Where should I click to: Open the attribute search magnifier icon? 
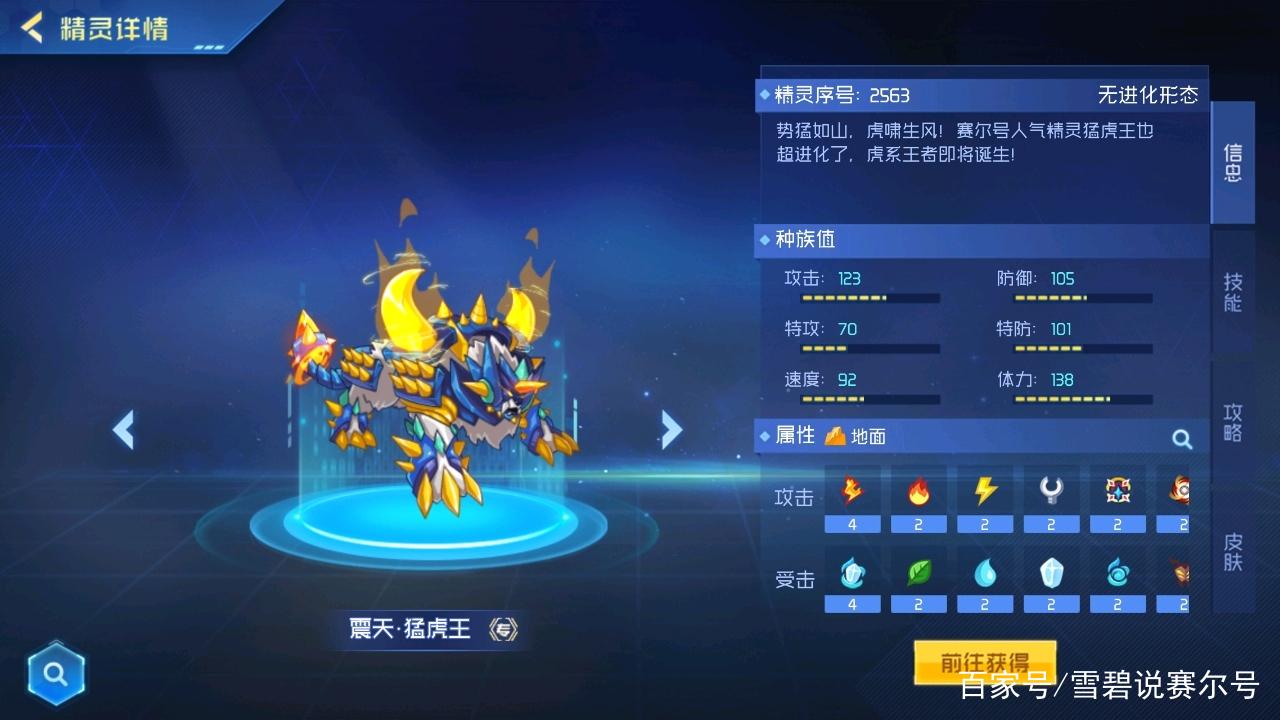tap(1181, 438)
